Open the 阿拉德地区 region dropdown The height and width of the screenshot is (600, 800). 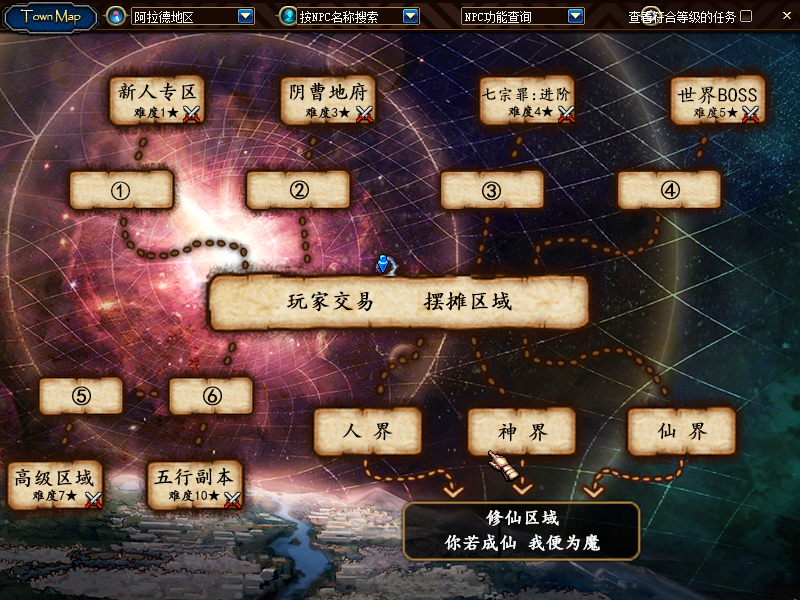(245, 16)
